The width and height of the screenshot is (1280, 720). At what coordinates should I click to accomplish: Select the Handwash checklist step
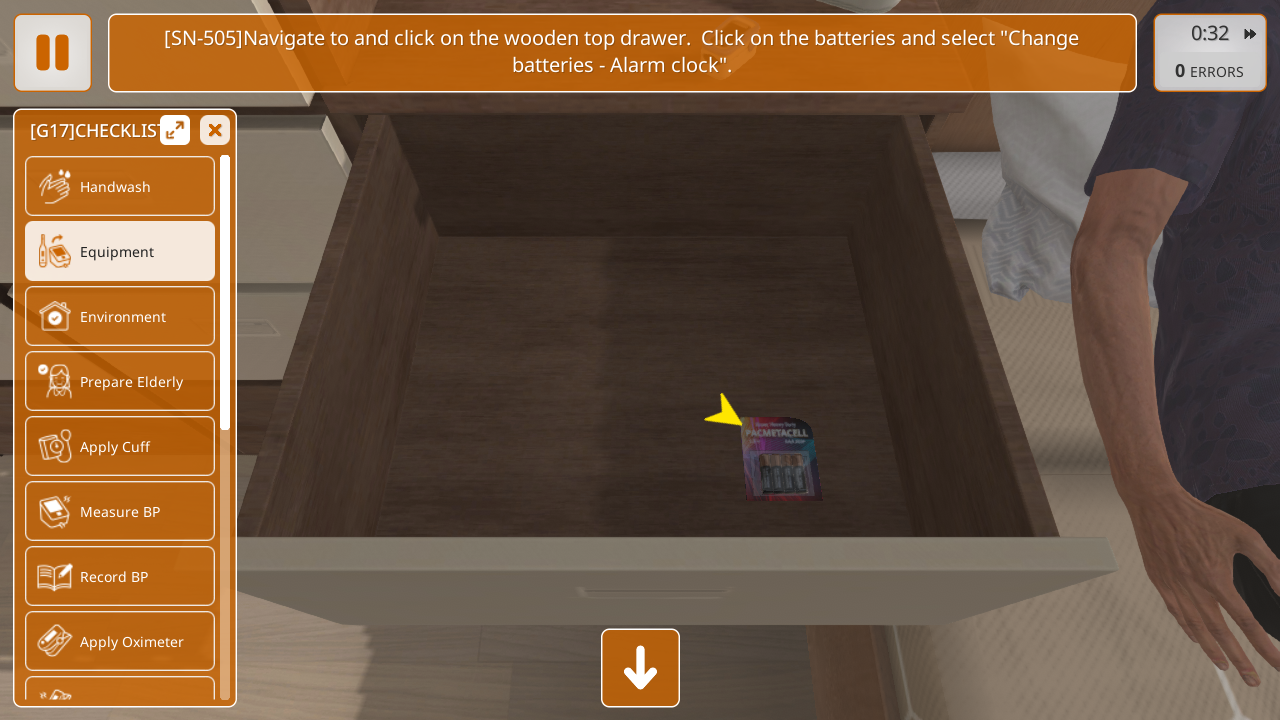click(x=120, y=187)
